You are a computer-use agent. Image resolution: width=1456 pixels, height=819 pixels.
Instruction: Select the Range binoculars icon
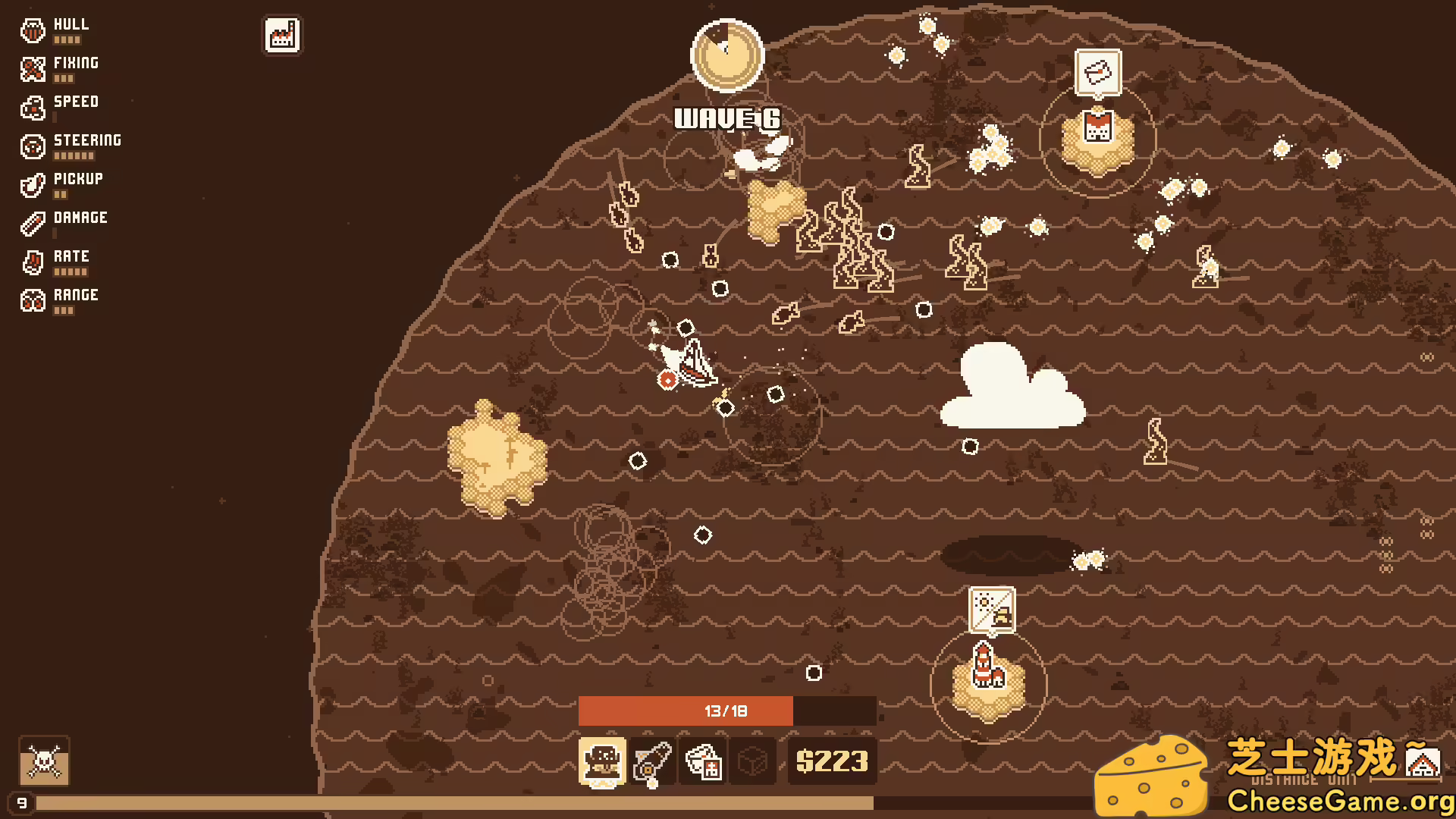point(32,301)
